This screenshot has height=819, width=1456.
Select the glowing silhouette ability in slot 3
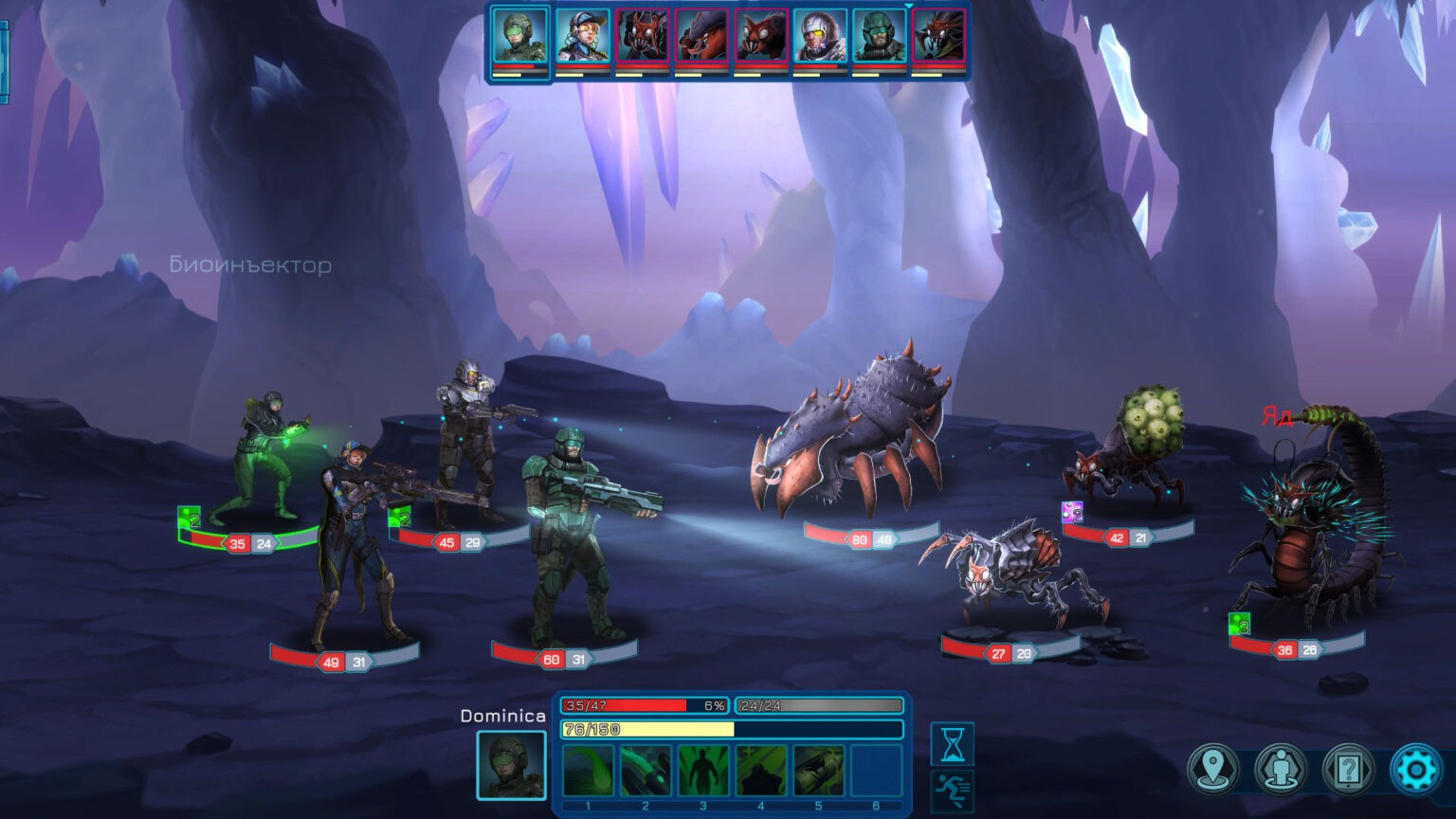(703, 771)
